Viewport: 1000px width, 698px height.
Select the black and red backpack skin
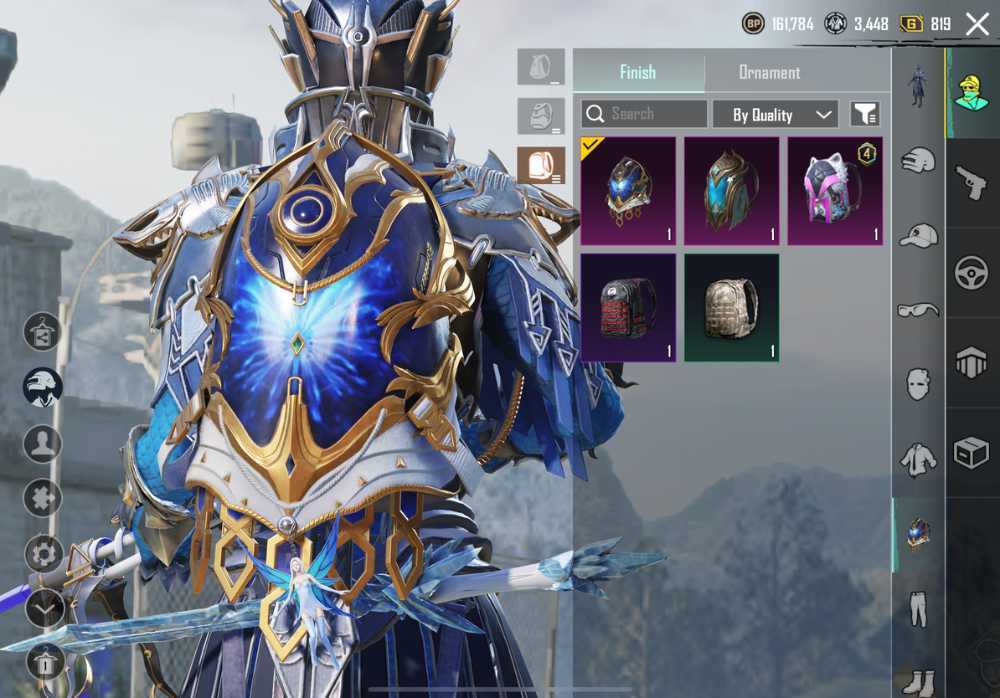click(628, 307)
